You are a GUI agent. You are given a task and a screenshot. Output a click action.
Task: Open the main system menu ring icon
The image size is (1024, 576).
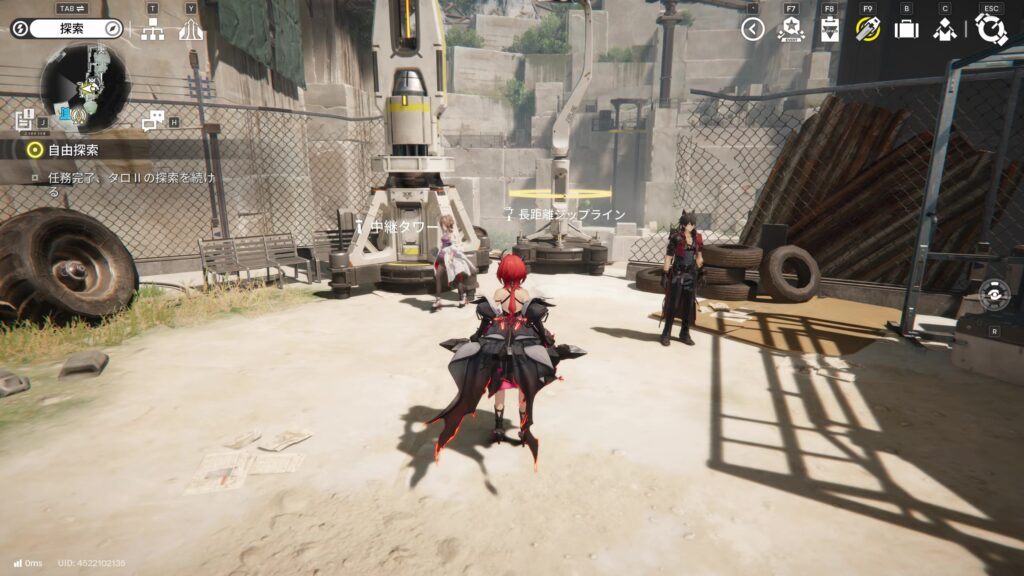point(991,29)
